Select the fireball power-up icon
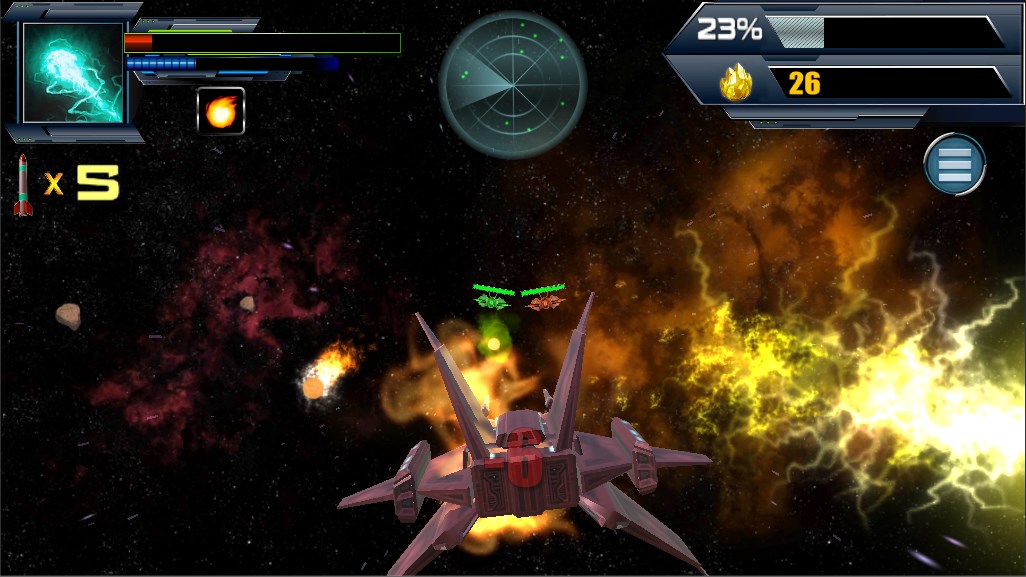The height and width of the screenshot is (577, 1026). coord(221,111)
